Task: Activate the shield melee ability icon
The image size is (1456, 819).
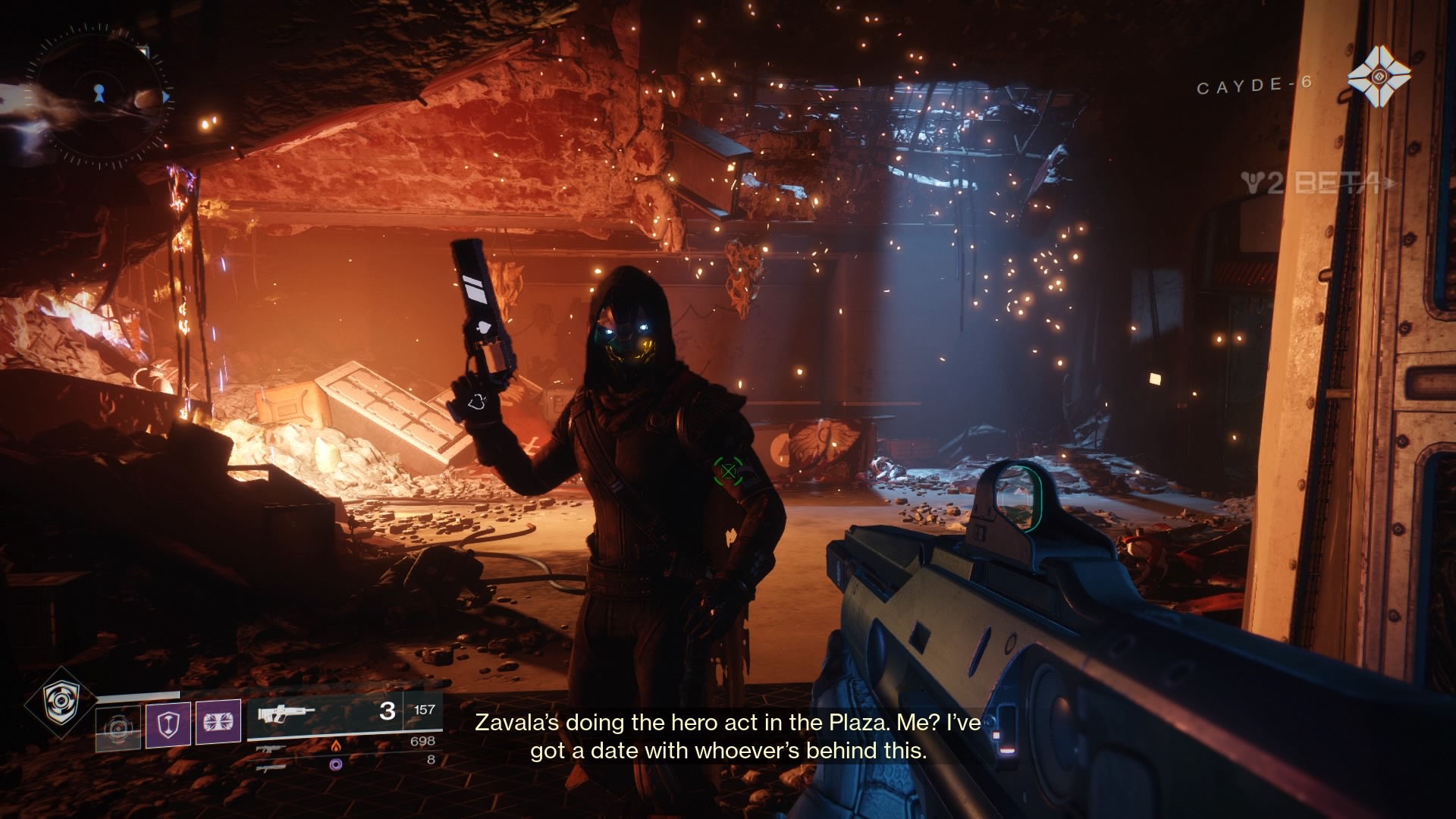Action: 168,723
